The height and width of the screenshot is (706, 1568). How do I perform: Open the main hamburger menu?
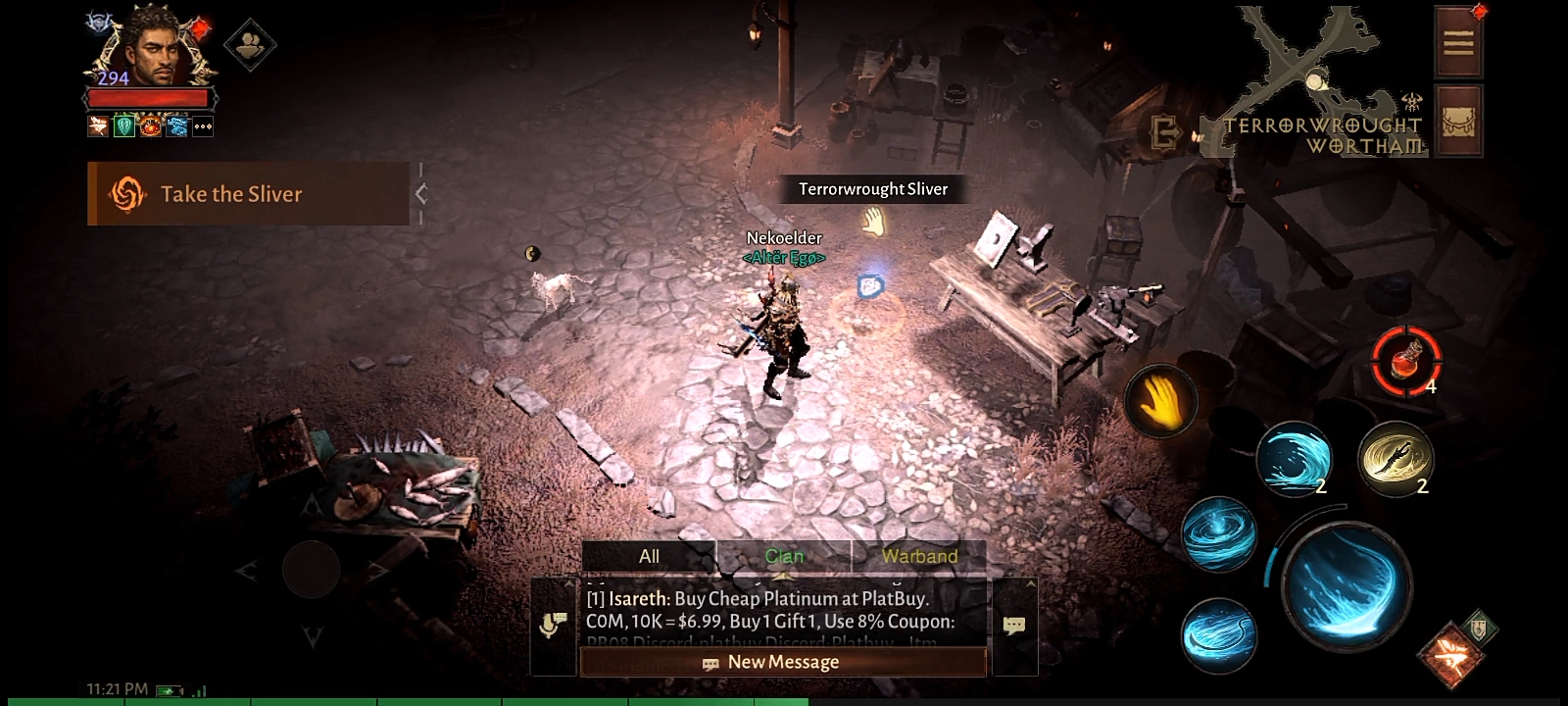point(1457,42)
